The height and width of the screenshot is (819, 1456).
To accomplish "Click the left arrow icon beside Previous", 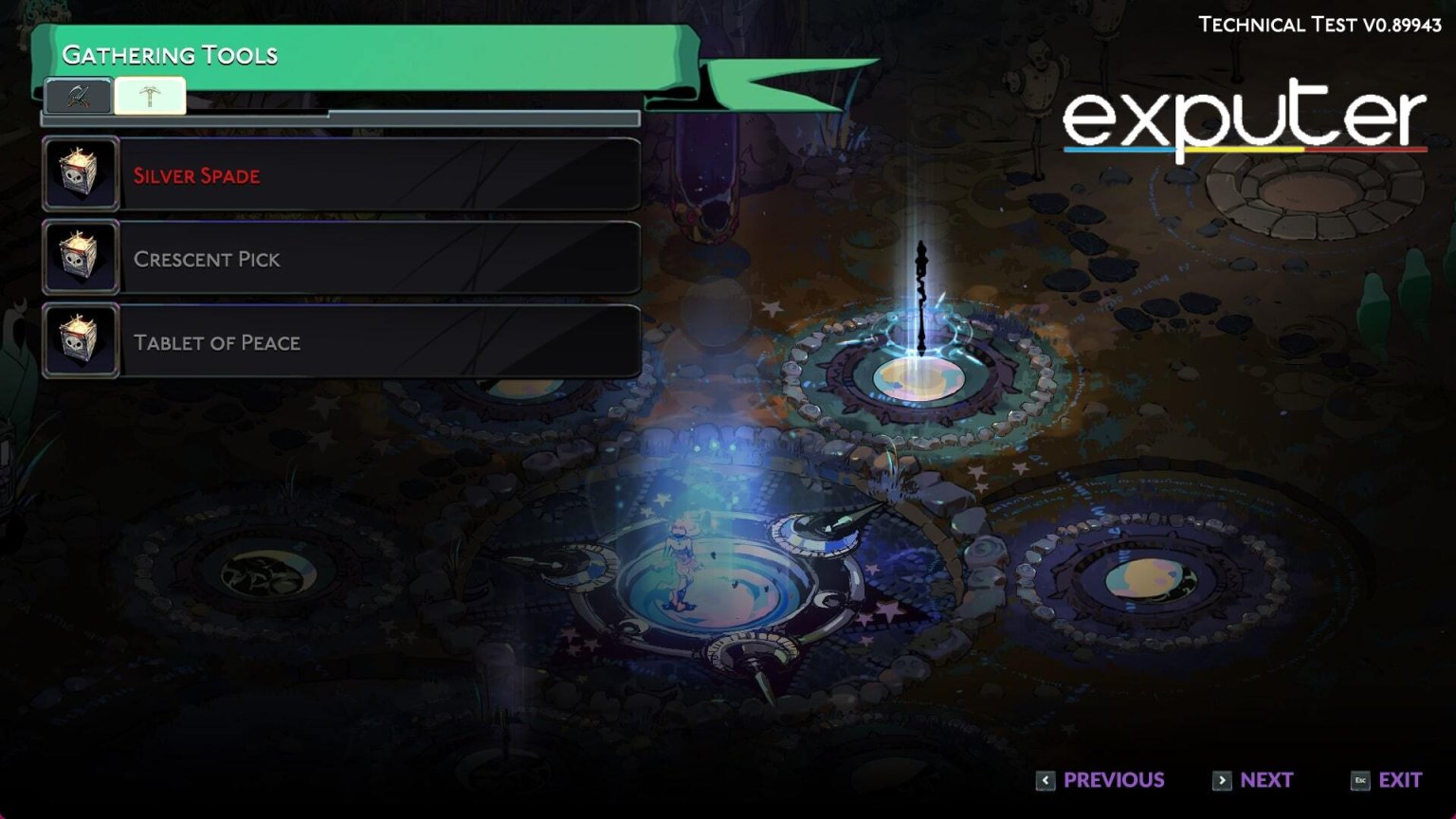I will tap(1046, 779).
